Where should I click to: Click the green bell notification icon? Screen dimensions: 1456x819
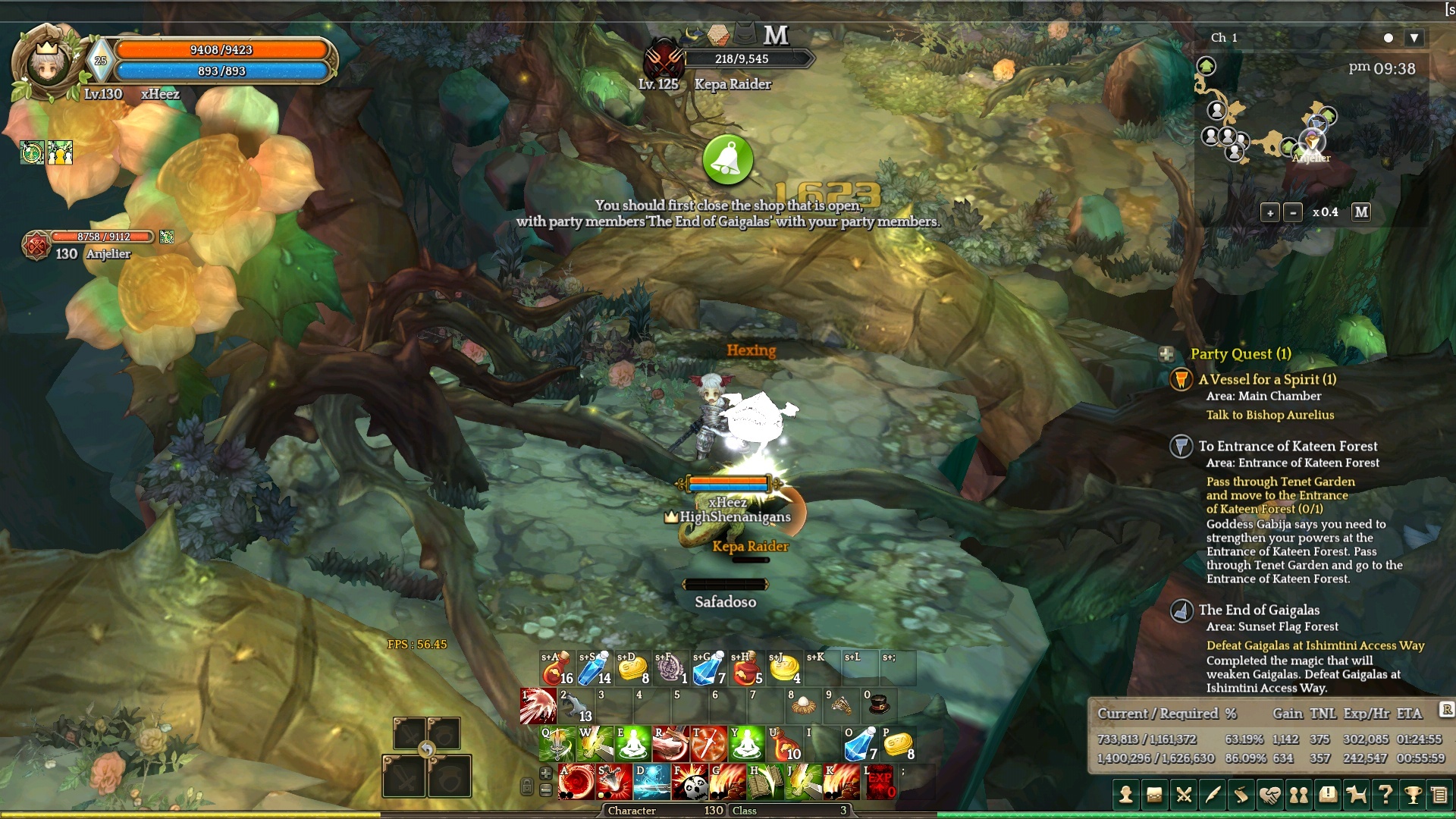[728, 160]
